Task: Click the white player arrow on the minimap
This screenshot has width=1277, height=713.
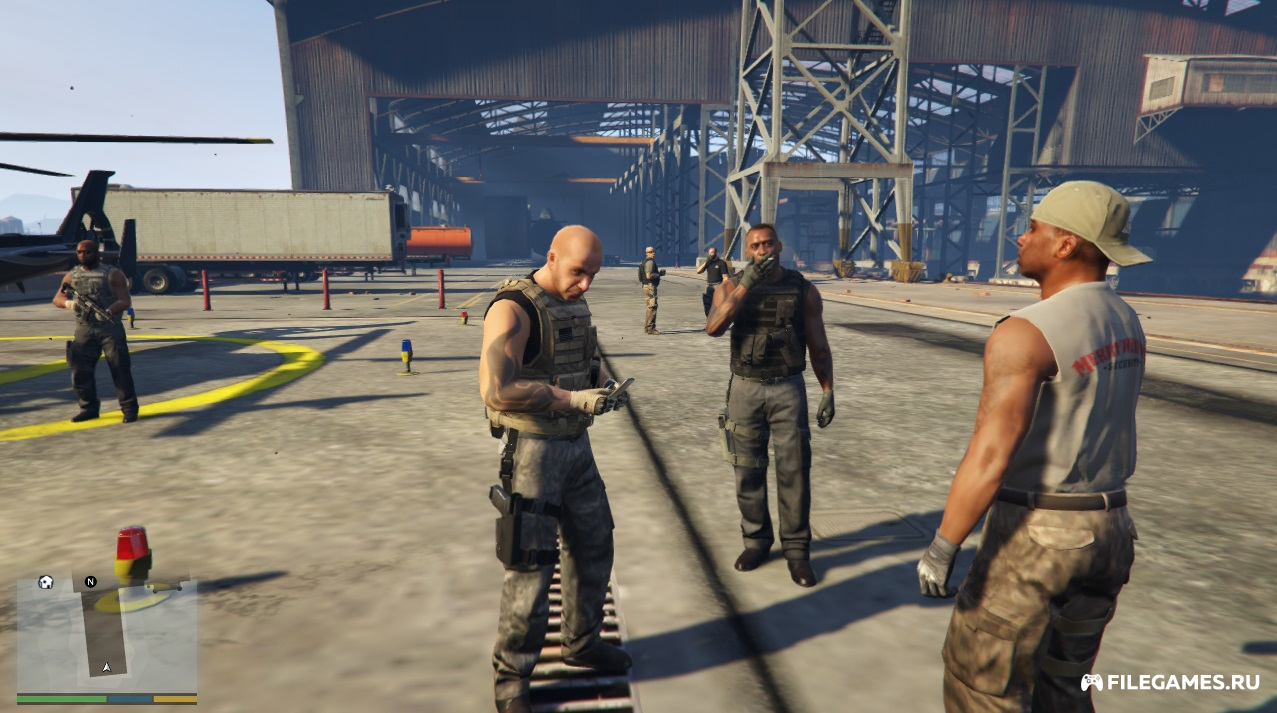Action: [107, 666]
